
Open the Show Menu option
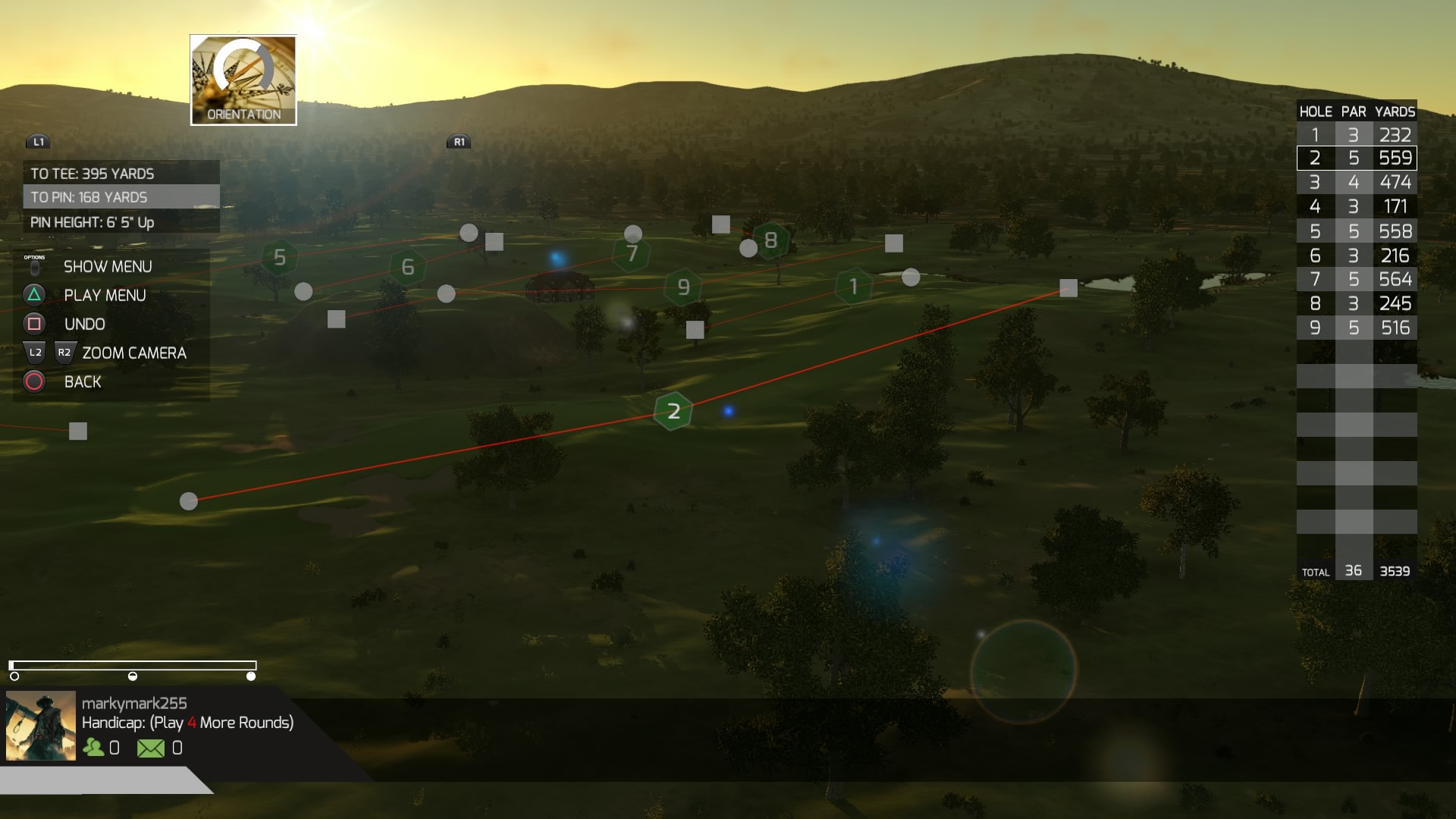106,266
